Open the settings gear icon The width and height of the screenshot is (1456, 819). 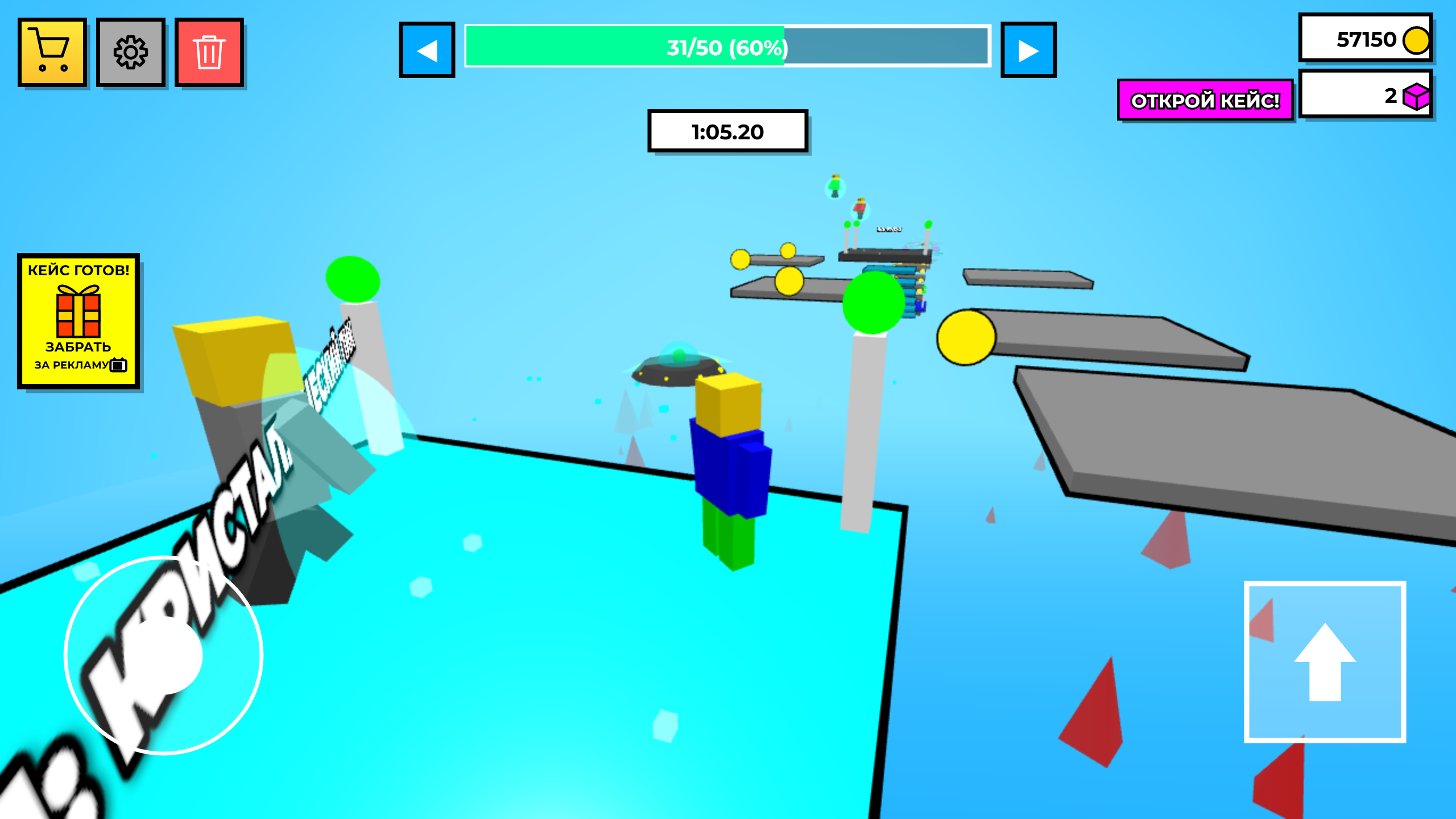[130, 53]
